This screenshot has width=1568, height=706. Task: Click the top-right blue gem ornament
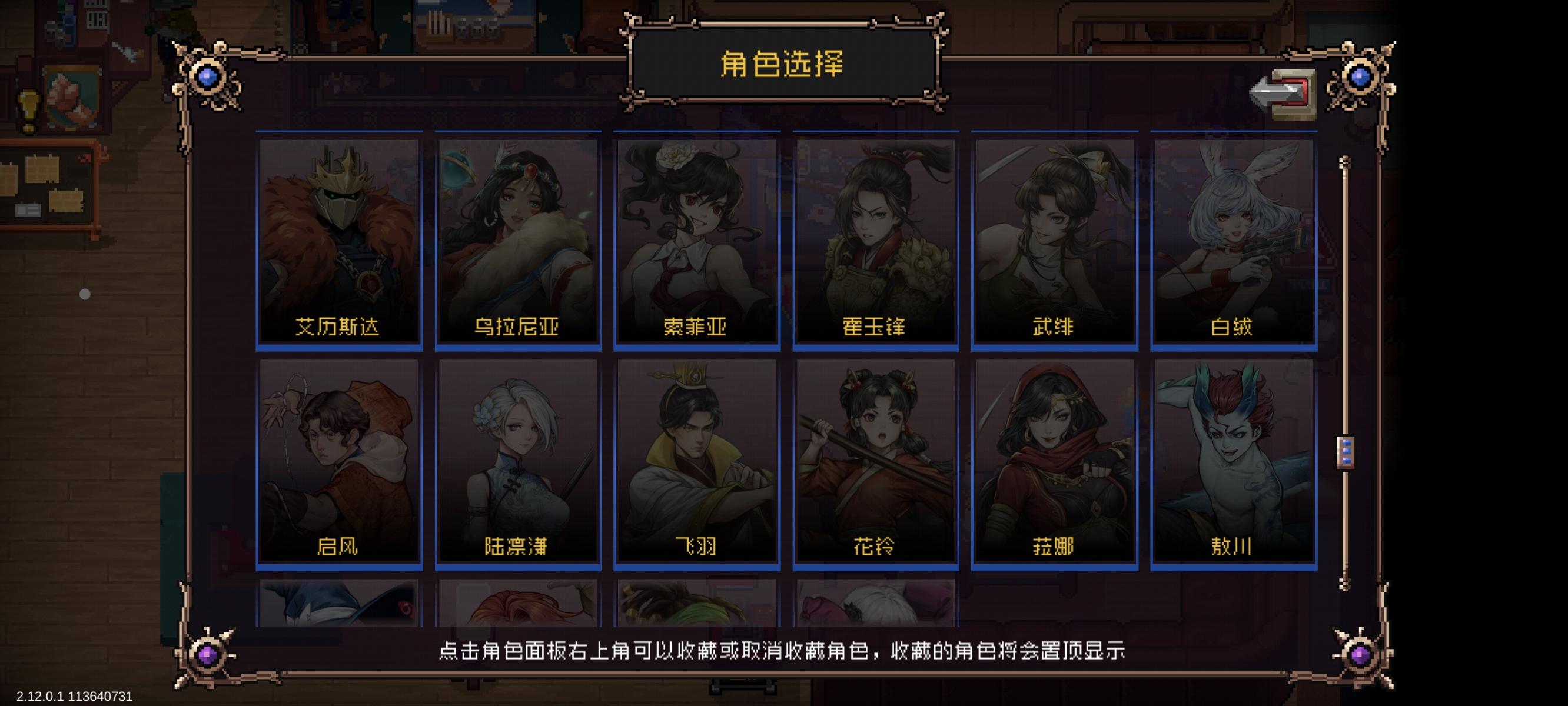click(1358, 77)
